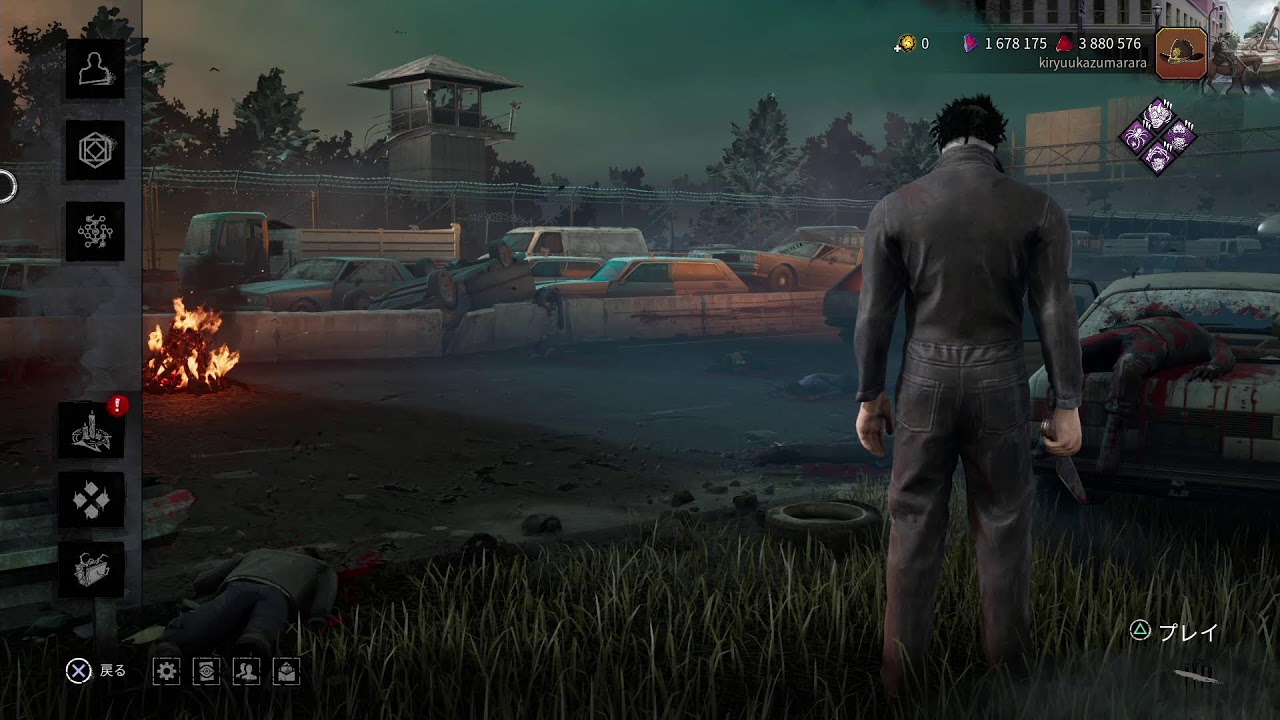Select the spider perk diamond
Viewport: 1280px width, 720px height.
pyautogui.click(x=1138, y=137)
